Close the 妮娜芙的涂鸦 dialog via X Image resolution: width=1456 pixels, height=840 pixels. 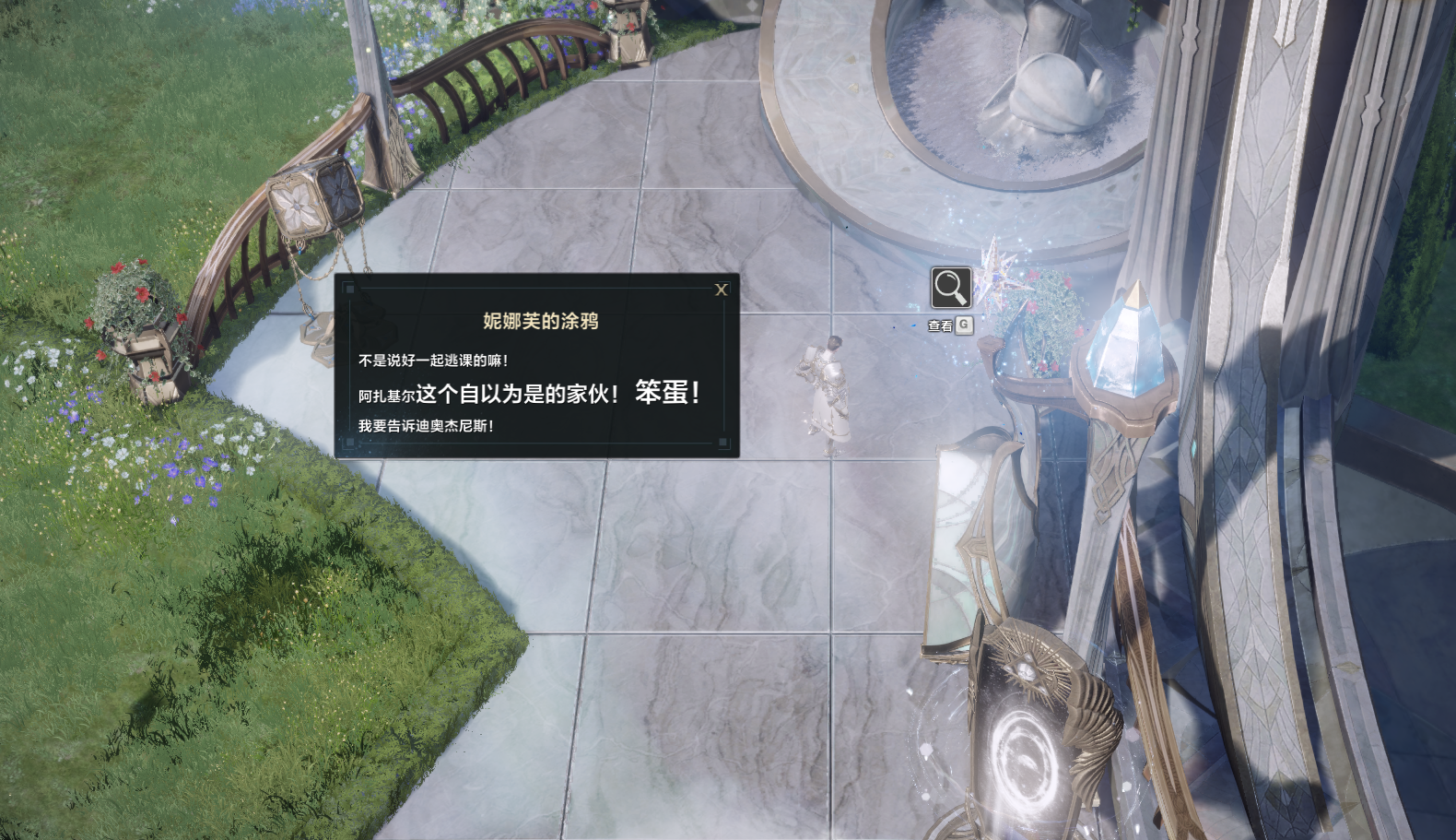(x=722, y=289)
